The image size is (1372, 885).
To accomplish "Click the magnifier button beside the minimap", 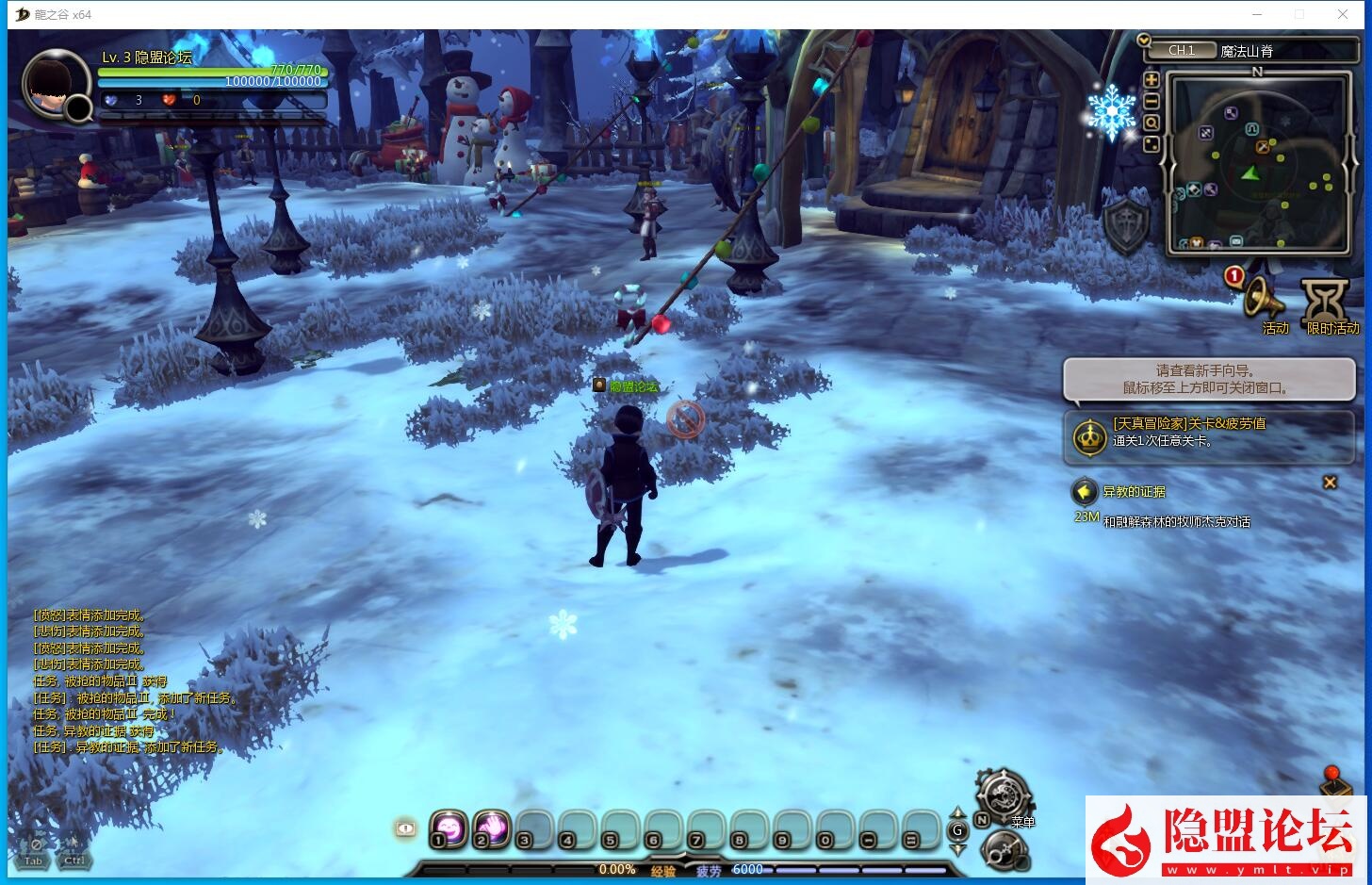I will tap(1151, 123).
